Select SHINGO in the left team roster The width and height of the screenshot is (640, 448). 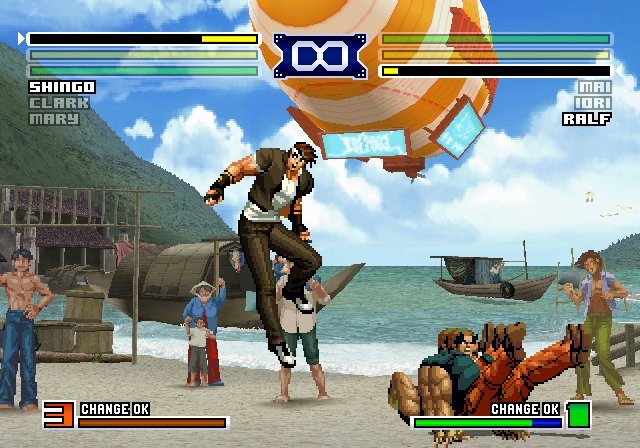(62, 88)
